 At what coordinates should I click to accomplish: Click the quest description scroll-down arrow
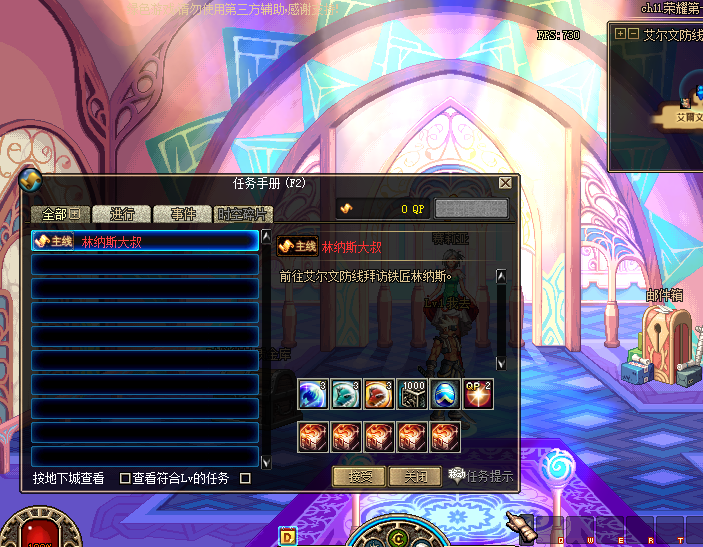point(501,362)
